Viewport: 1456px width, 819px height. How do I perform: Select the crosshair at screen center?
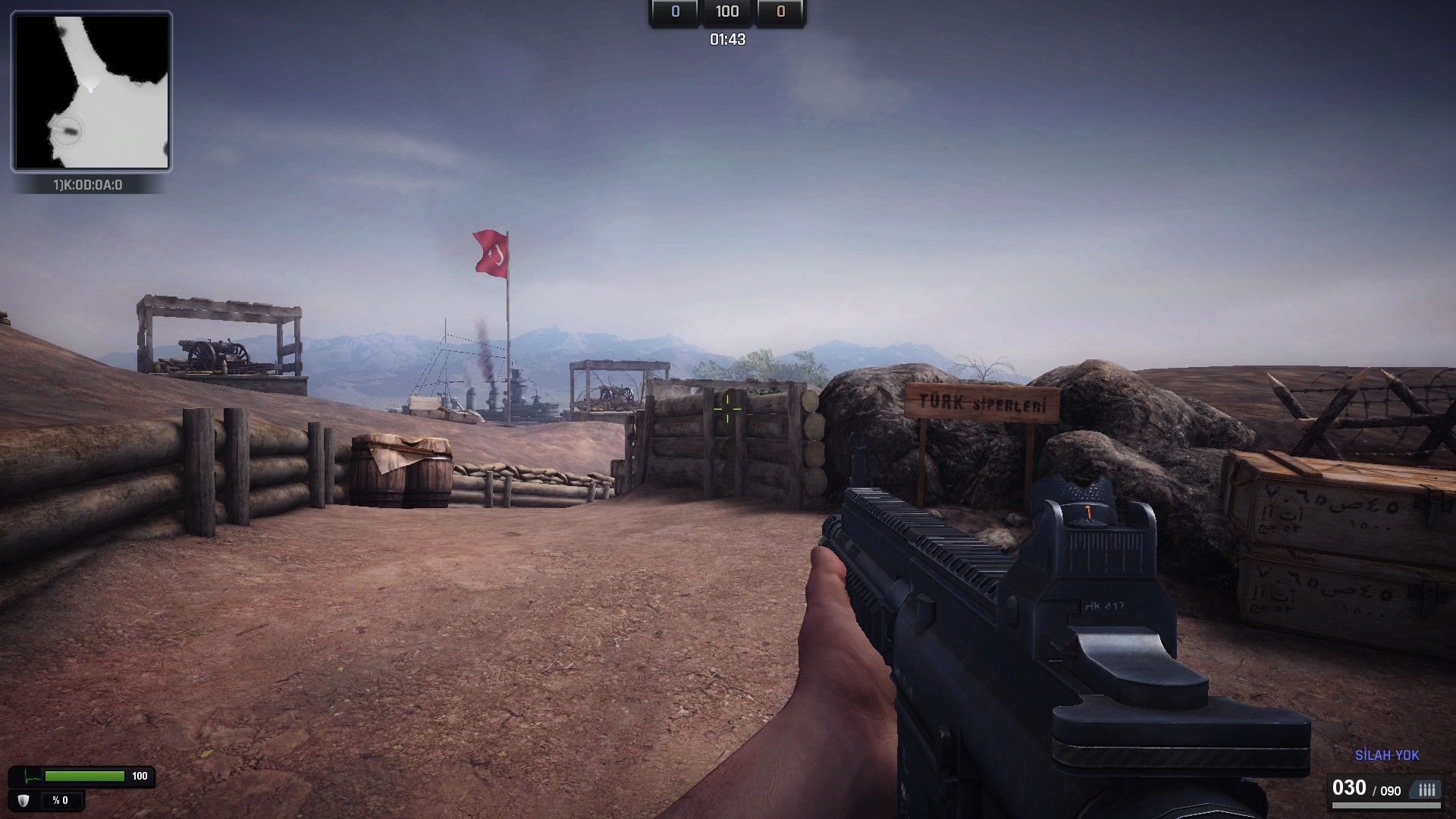point(728,409)
